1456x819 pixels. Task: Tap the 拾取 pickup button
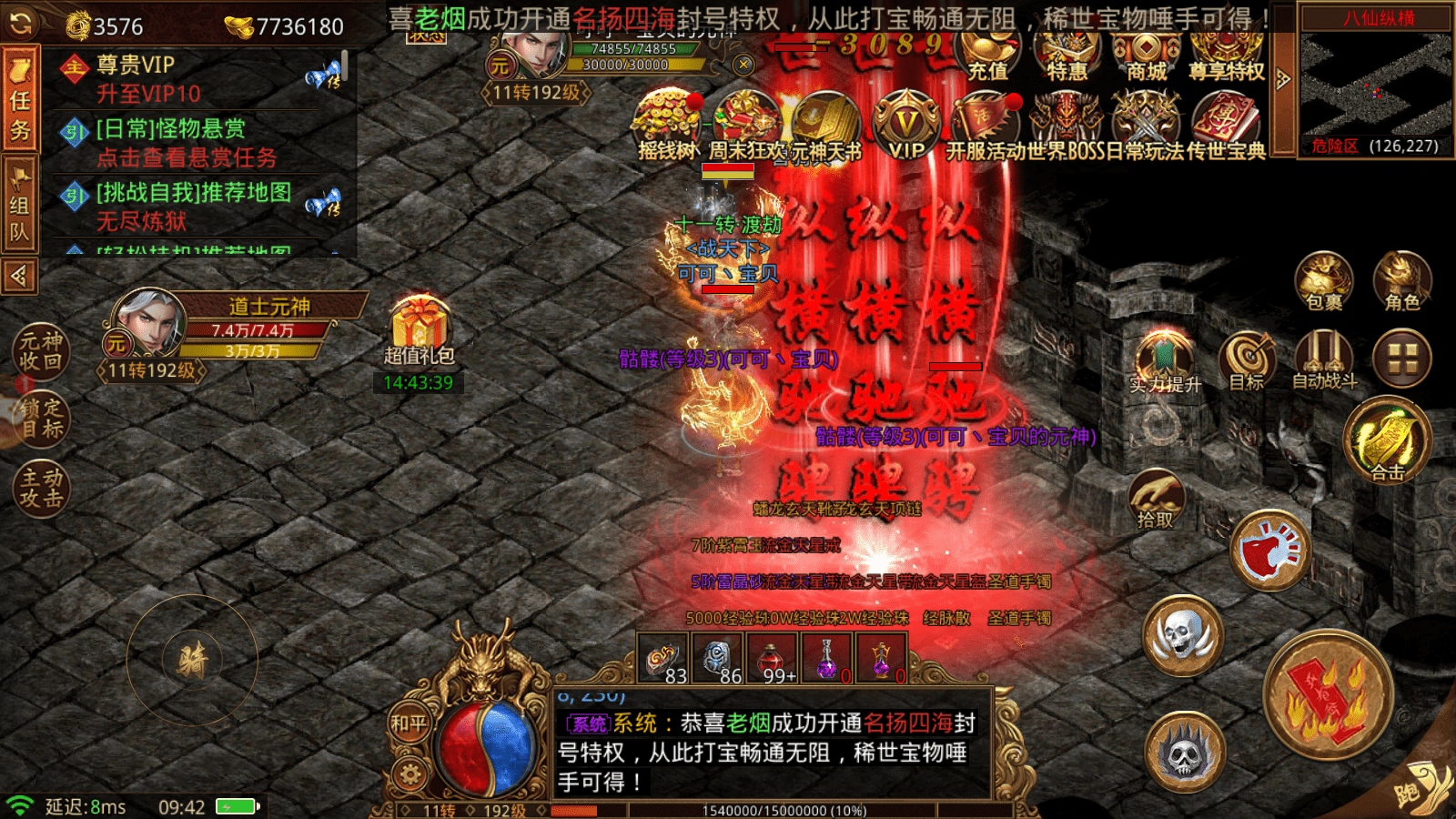click(1156, 499)
